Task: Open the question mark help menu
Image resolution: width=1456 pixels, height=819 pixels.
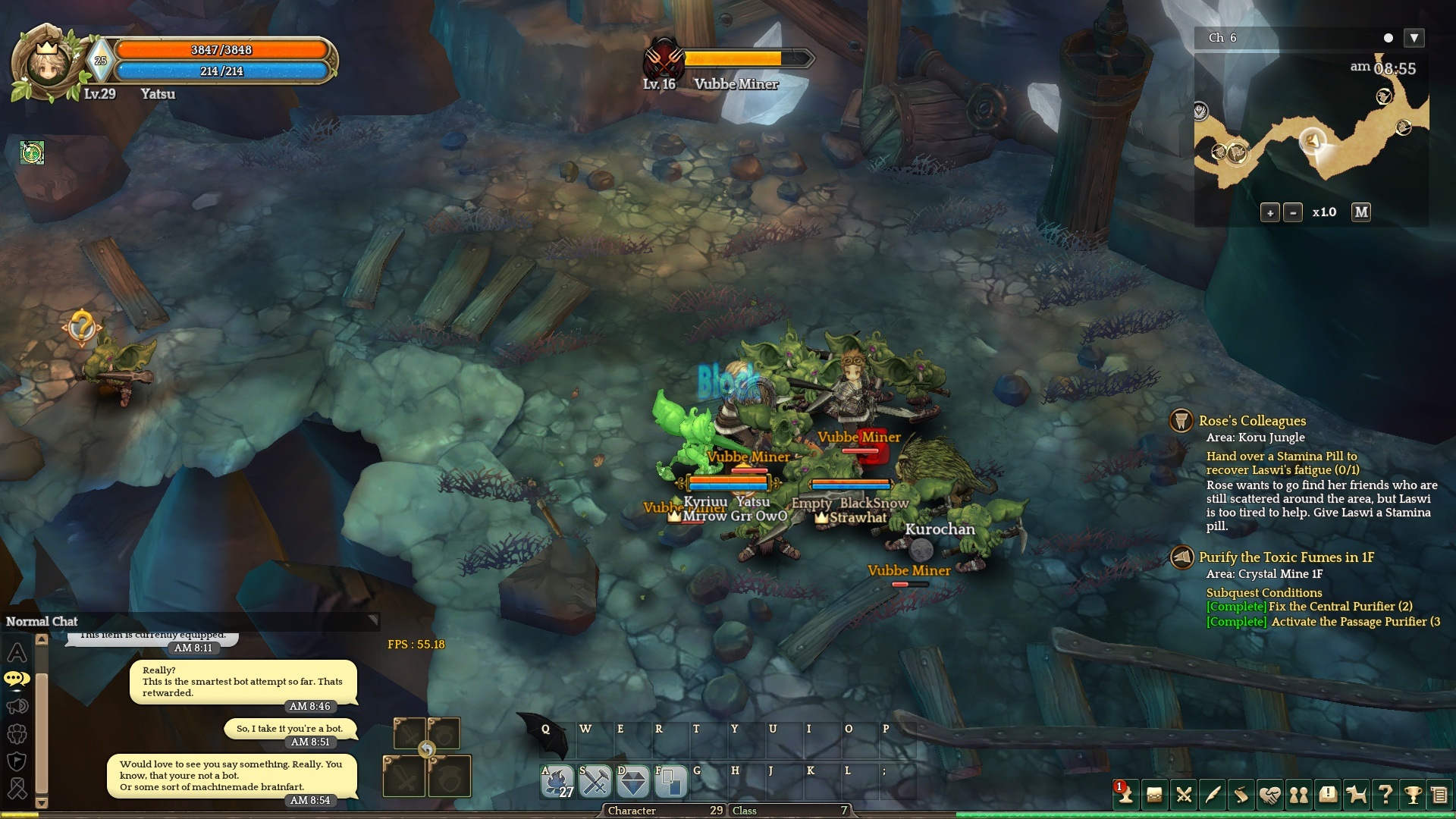Action: (1385, 794)
